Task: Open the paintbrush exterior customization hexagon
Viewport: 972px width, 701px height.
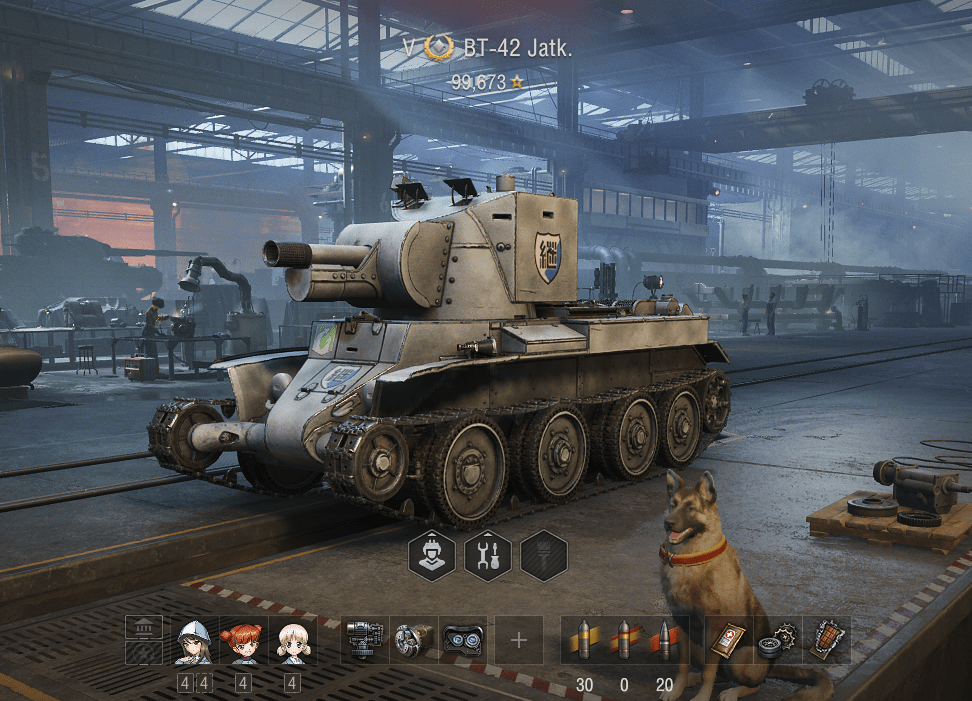Action: (544, 555)
